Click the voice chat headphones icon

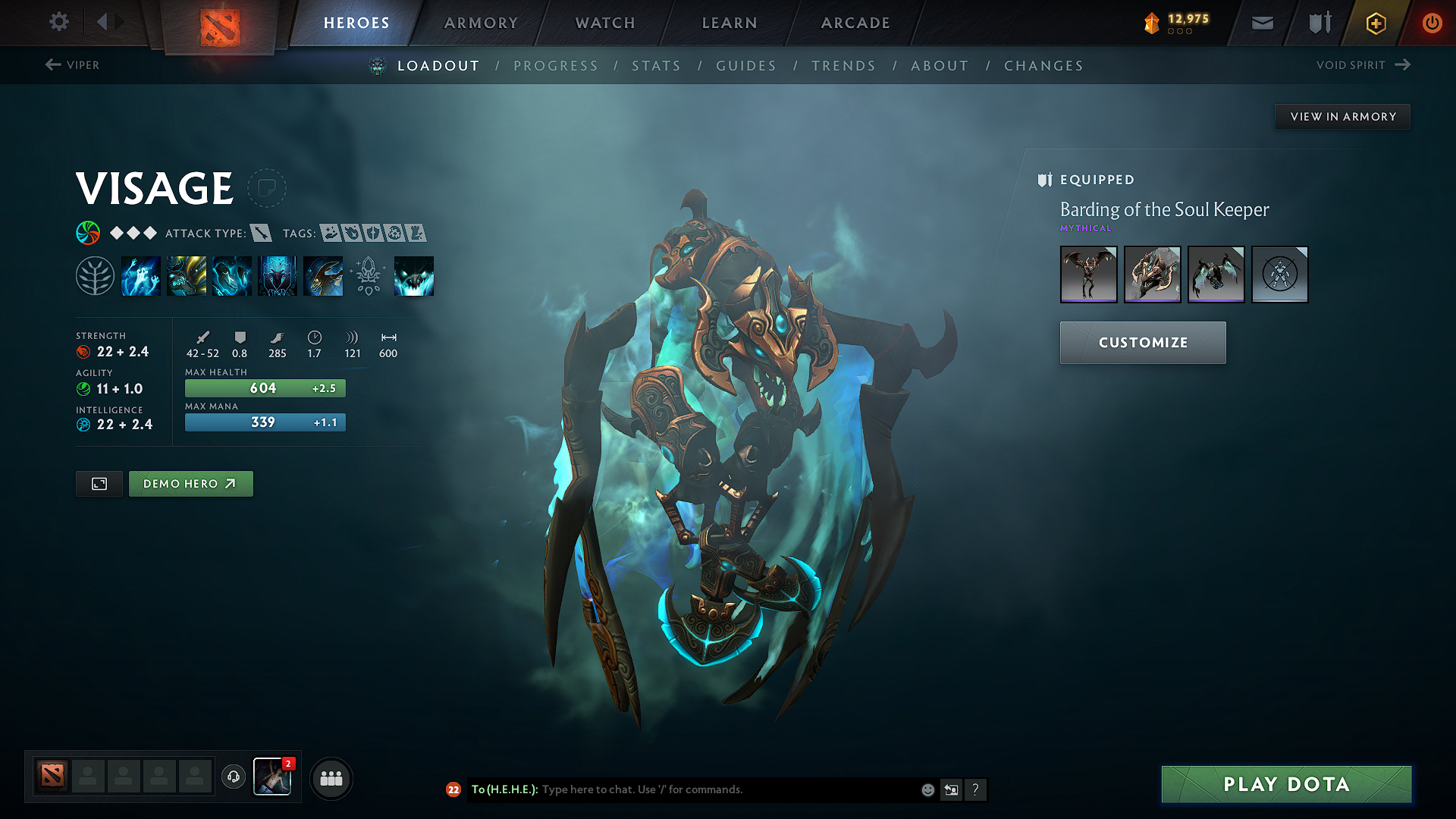coord(233,777)
